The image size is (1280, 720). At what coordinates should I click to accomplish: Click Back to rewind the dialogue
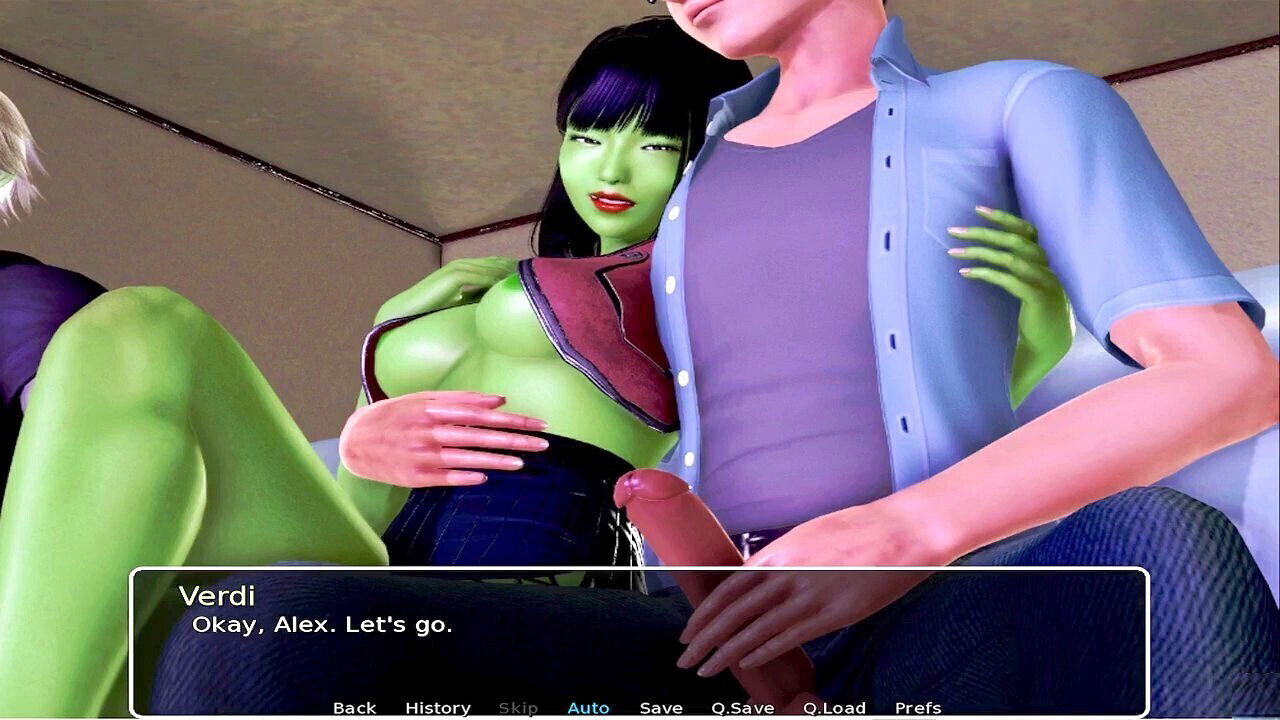point(355,707)
